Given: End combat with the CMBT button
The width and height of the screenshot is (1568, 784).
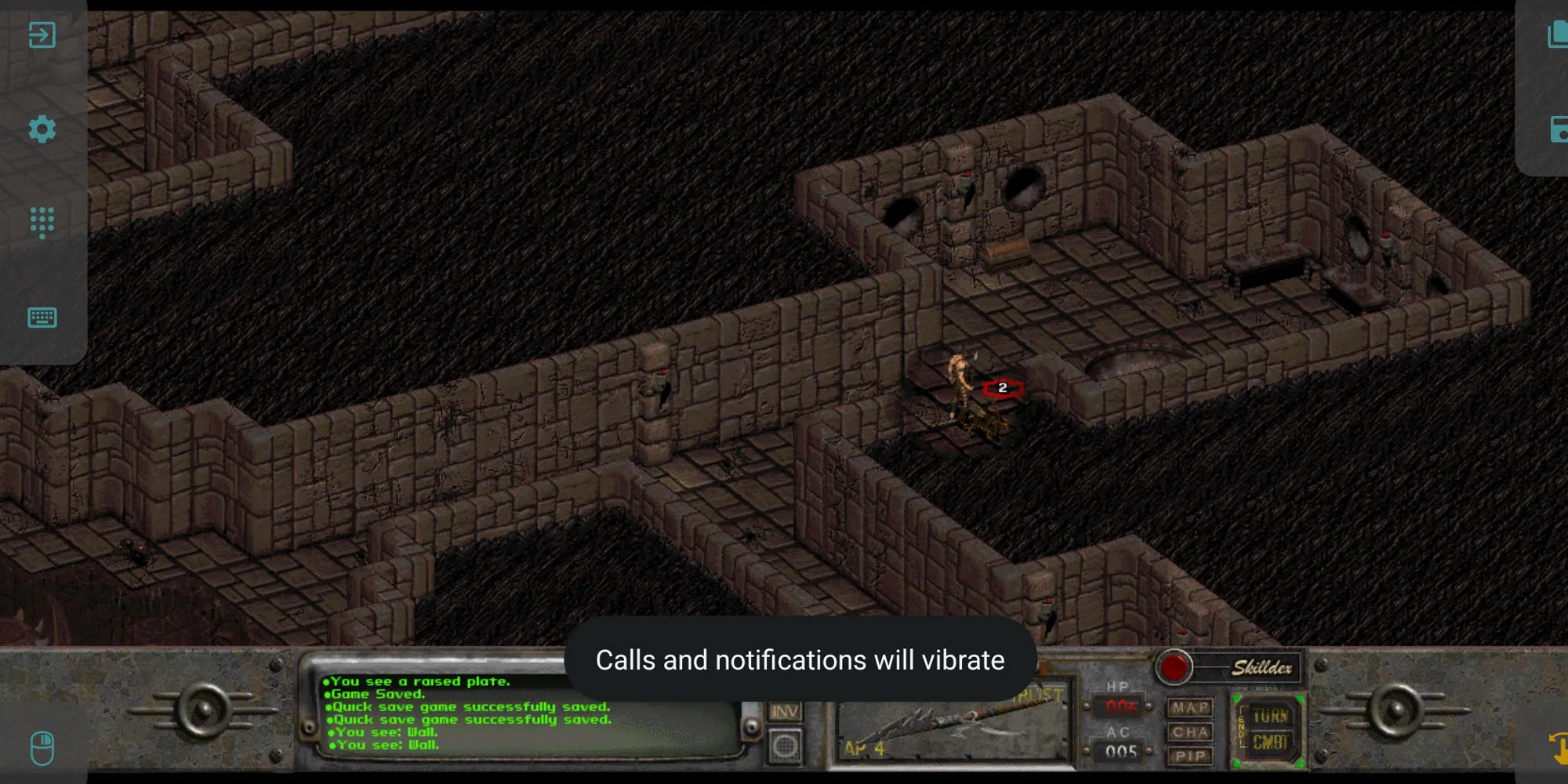Looking at the screenshot, I should tap(1270, 742).
